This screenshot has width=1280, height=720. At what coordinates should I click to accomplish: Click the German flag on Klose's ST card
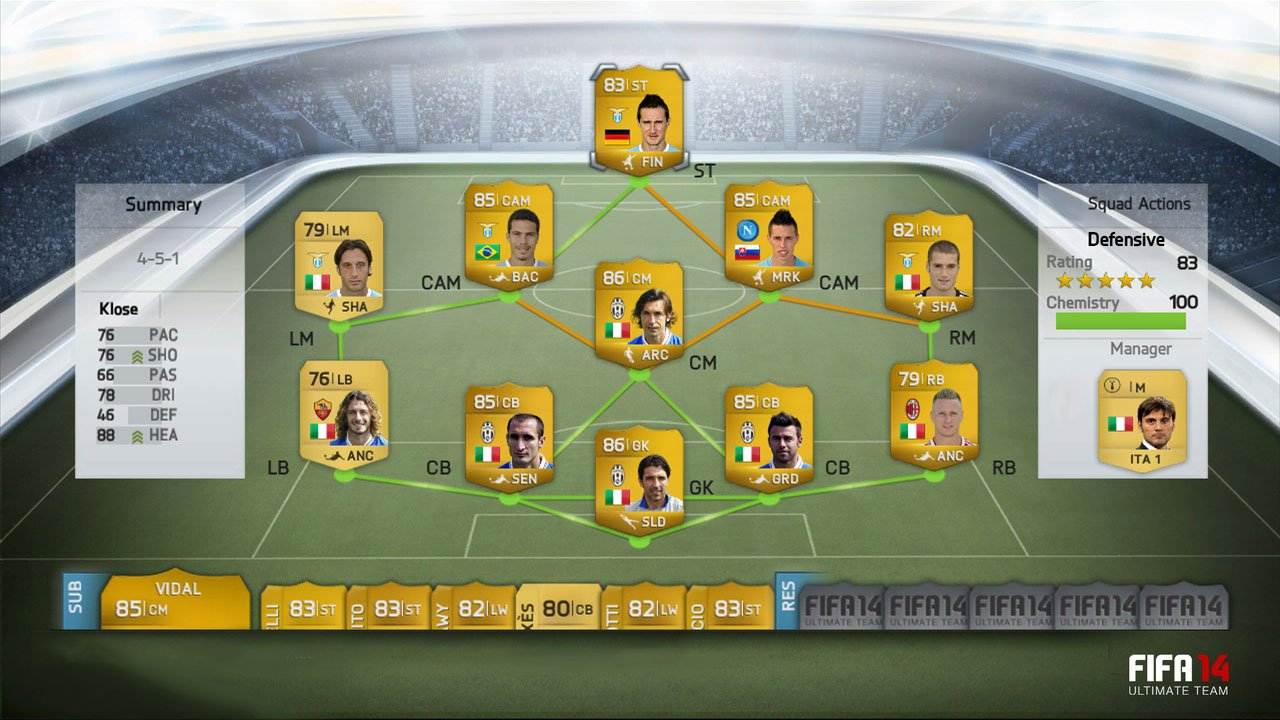coord(617,137)
